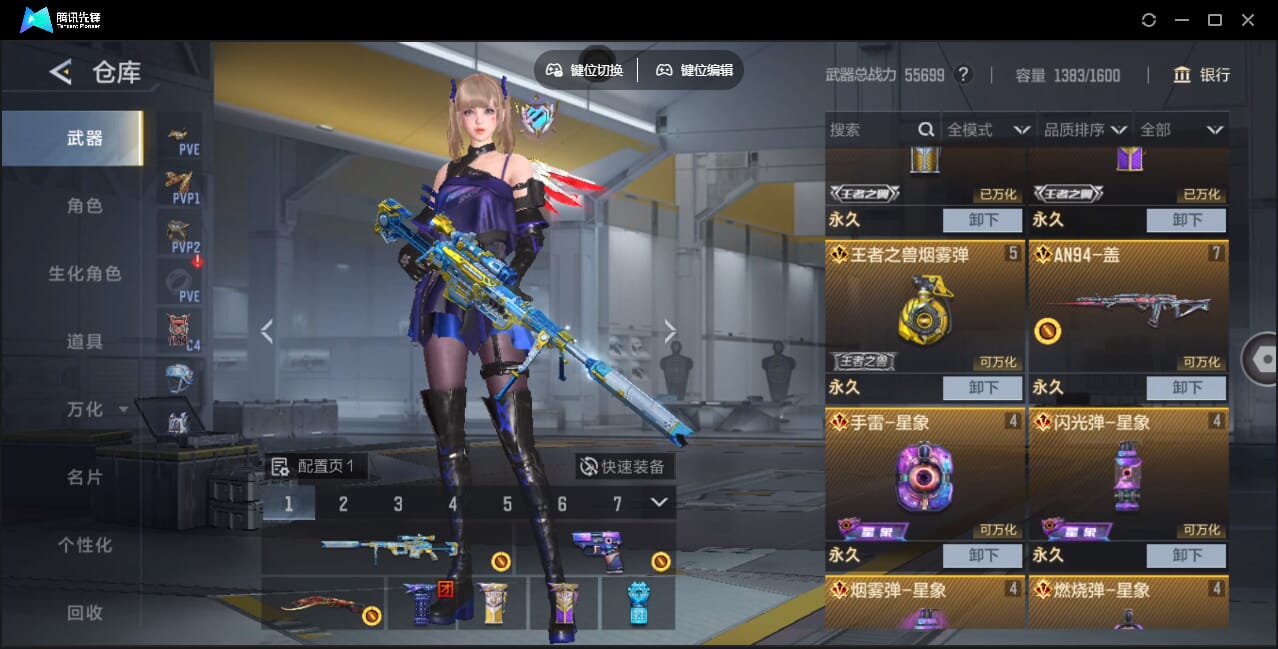Open the 名片 name card tab
The height and width of the screenshot is (649, 1278).
point(85,477)
